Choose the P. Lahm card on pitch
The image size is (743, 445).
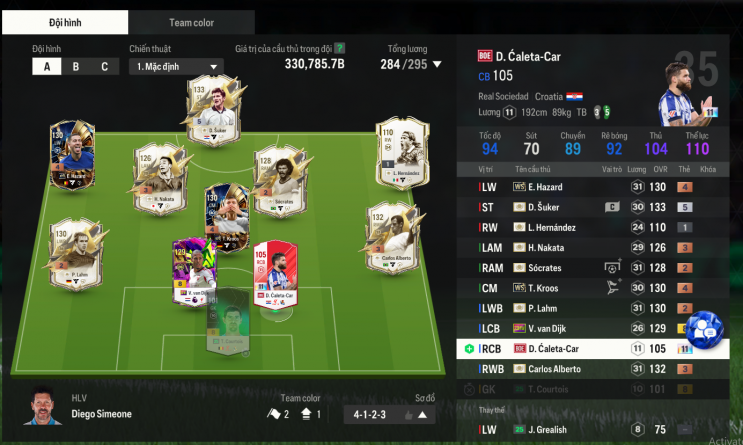(71, 252)
